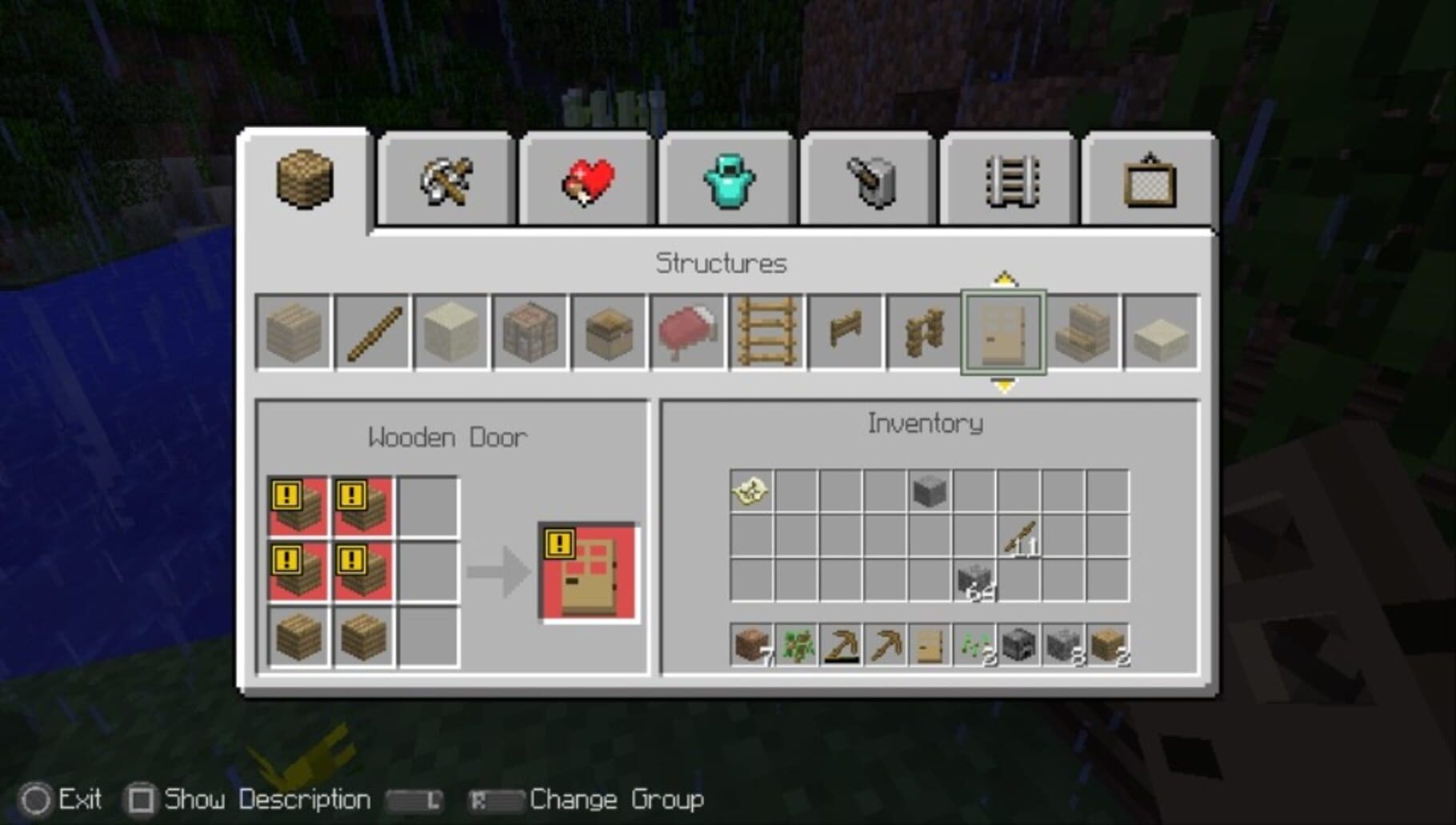The image size is (1456, 825).
Task: Select the wooden stairs recipe
Action: 1082,333
